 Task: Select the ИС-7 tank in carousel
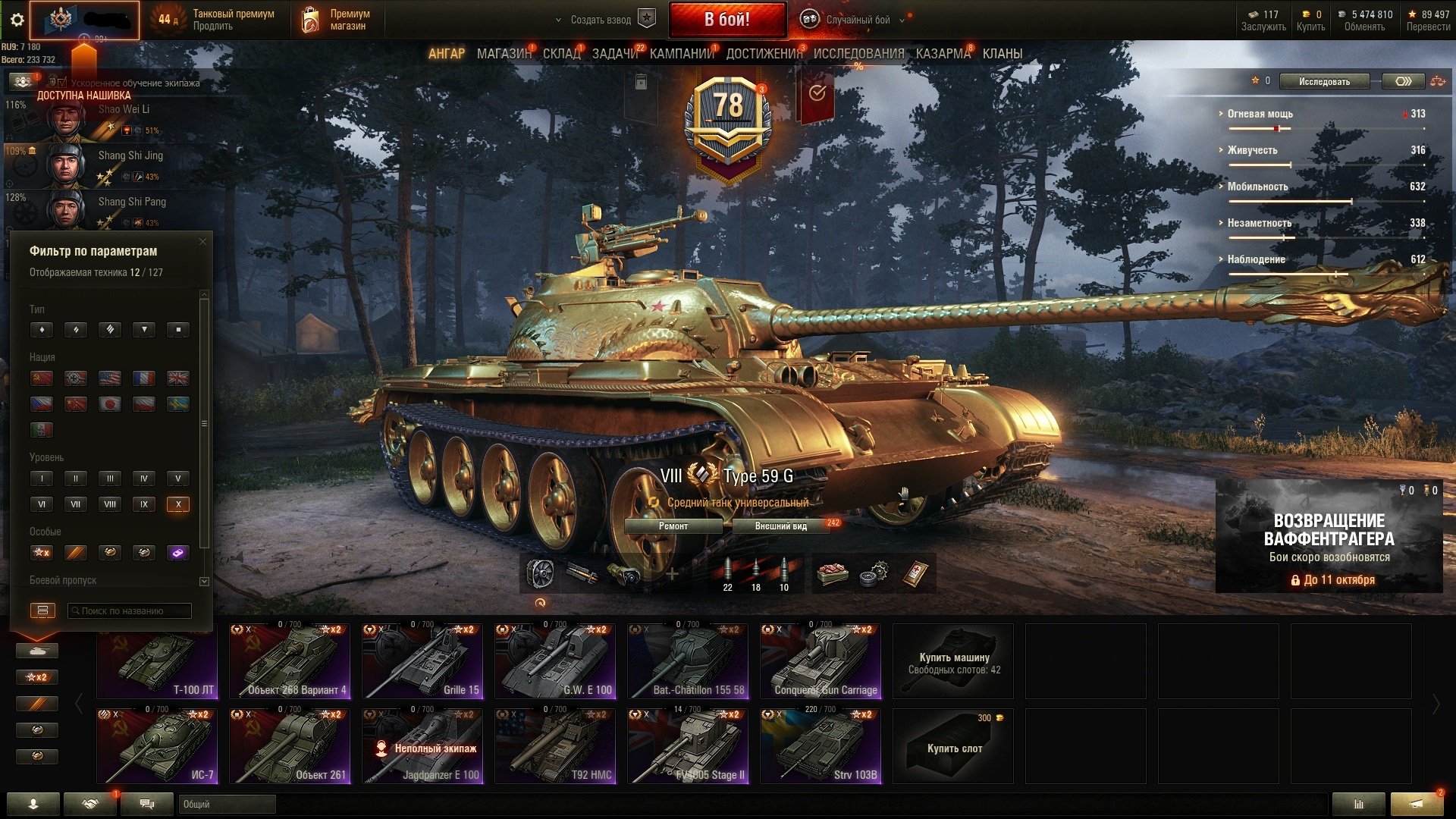pyautogui.click(x=157, y=745)
